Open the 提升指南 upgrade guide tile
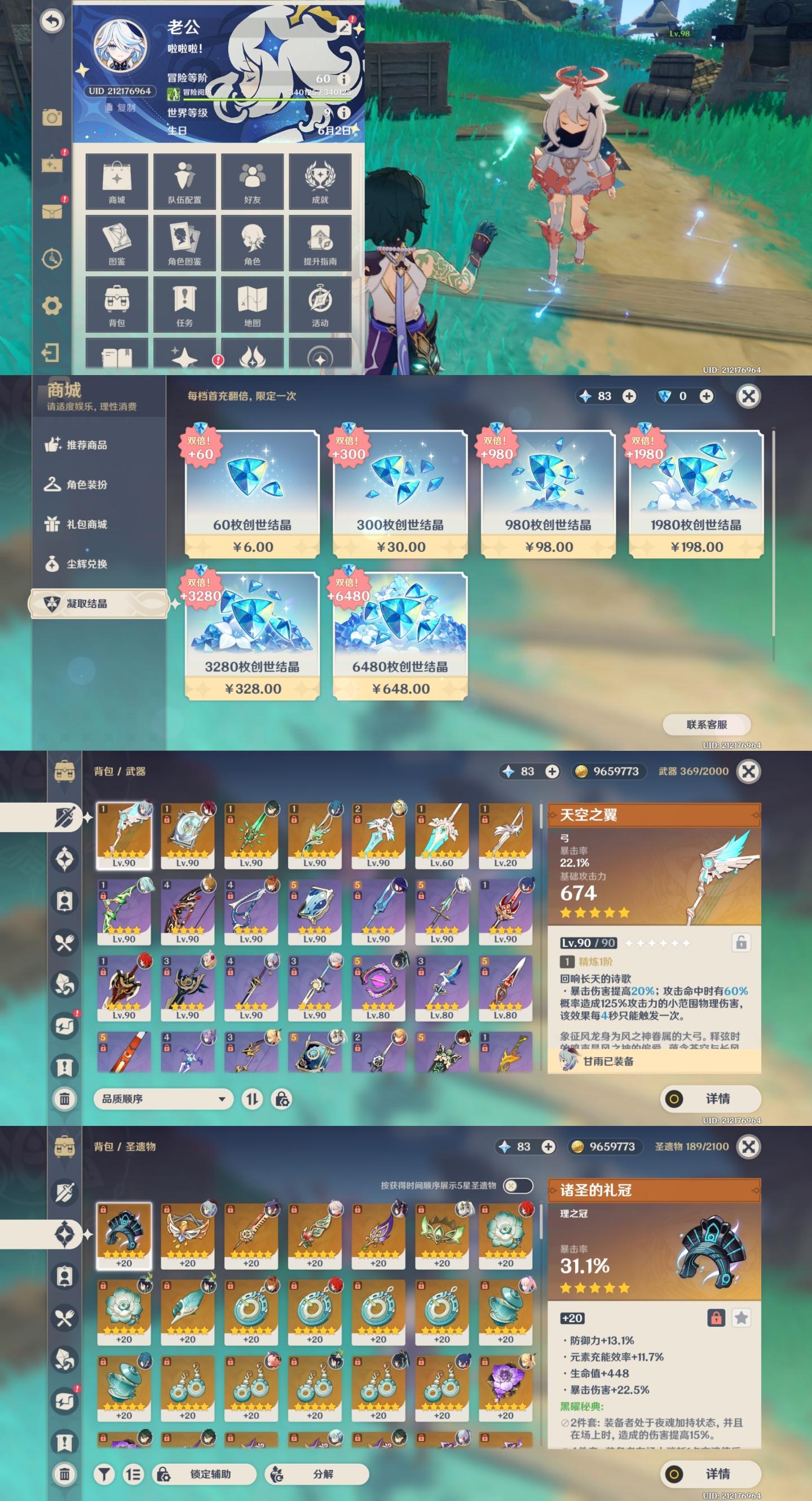Screen dimensions: 812x1501 (x=320, y=243)
